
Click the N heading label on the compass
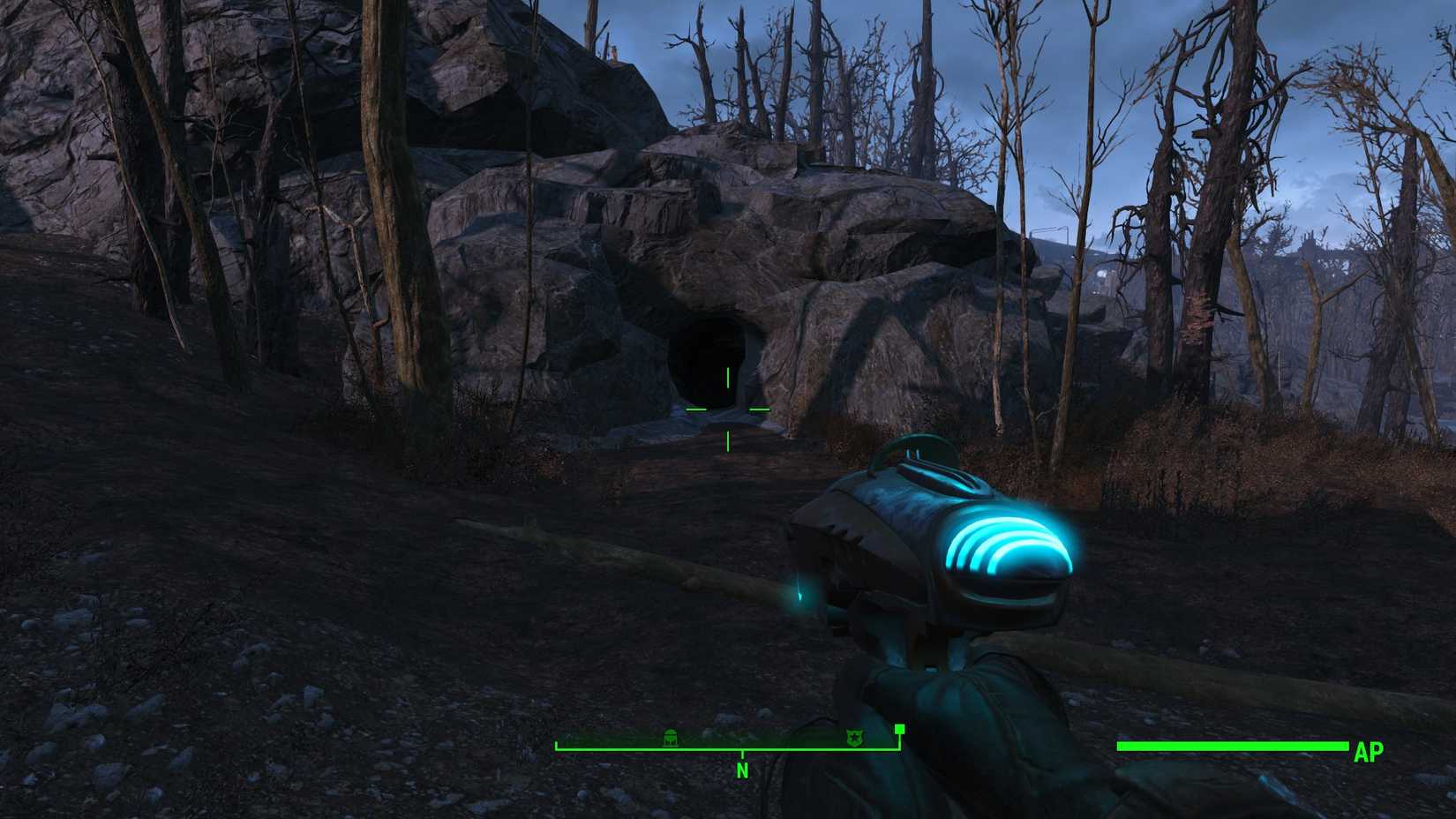click(742, 770)
